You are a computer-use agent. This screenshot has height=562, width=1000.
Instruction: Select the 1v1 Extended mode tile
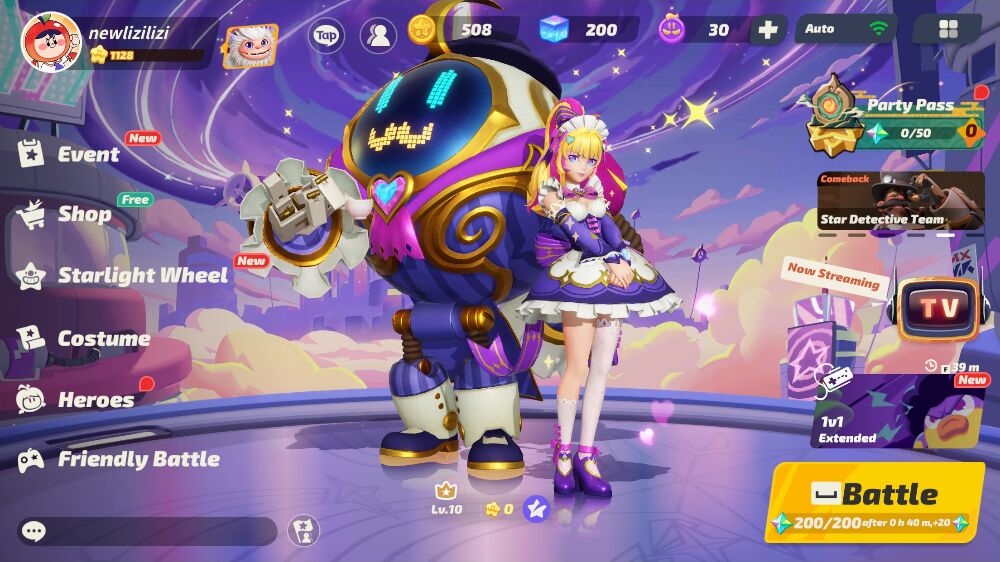pos(897,411)
